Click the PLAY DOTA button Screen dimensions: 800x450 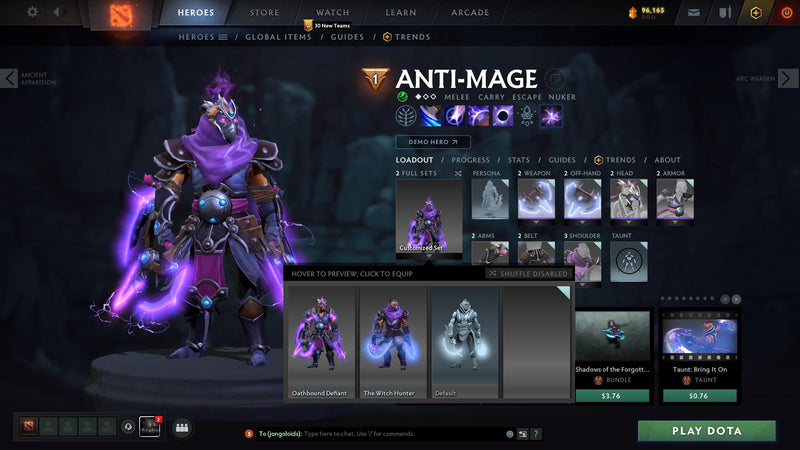706,431
